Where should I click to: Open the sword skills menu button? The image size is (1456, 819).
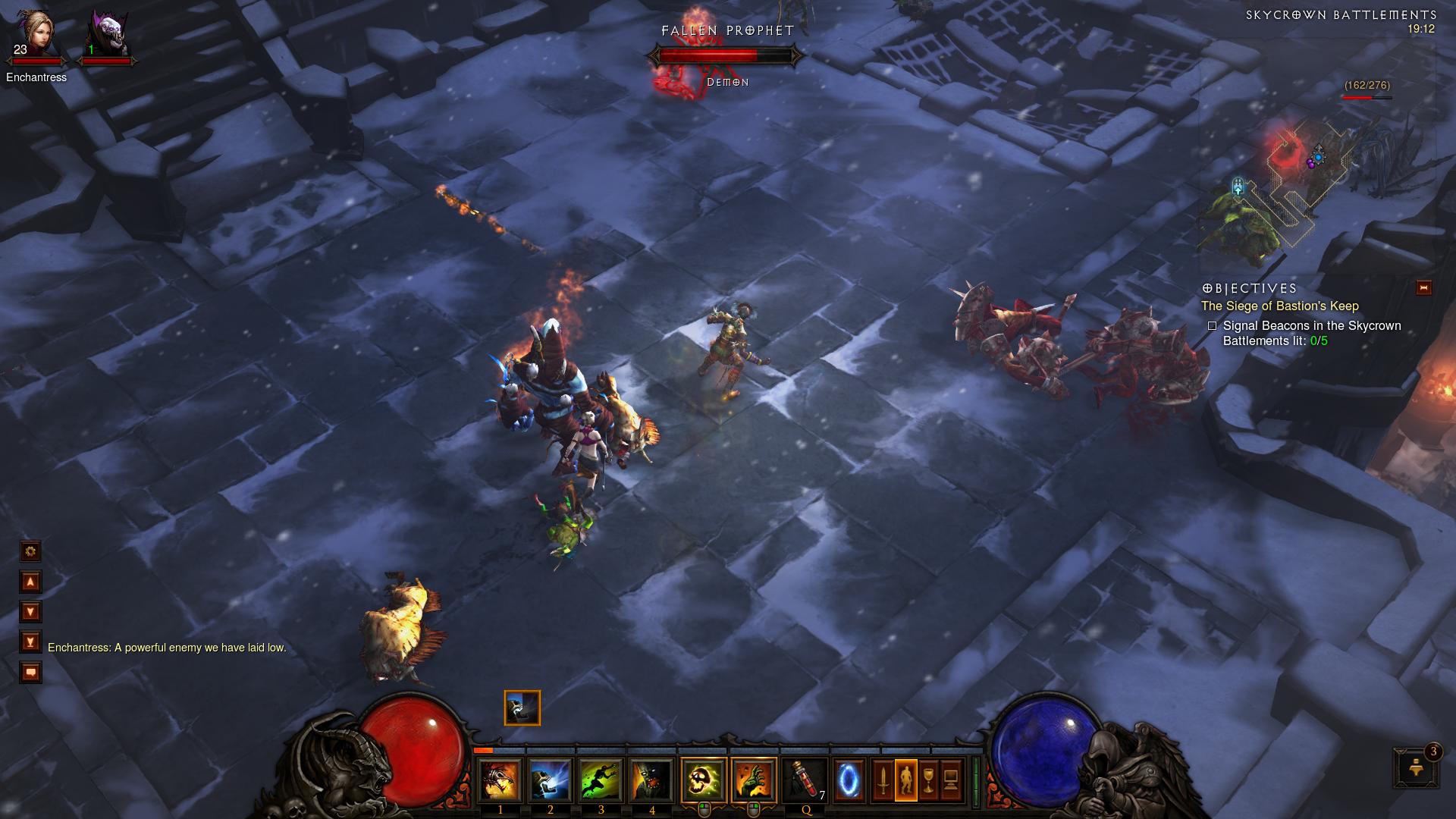(x=883, y=780)
